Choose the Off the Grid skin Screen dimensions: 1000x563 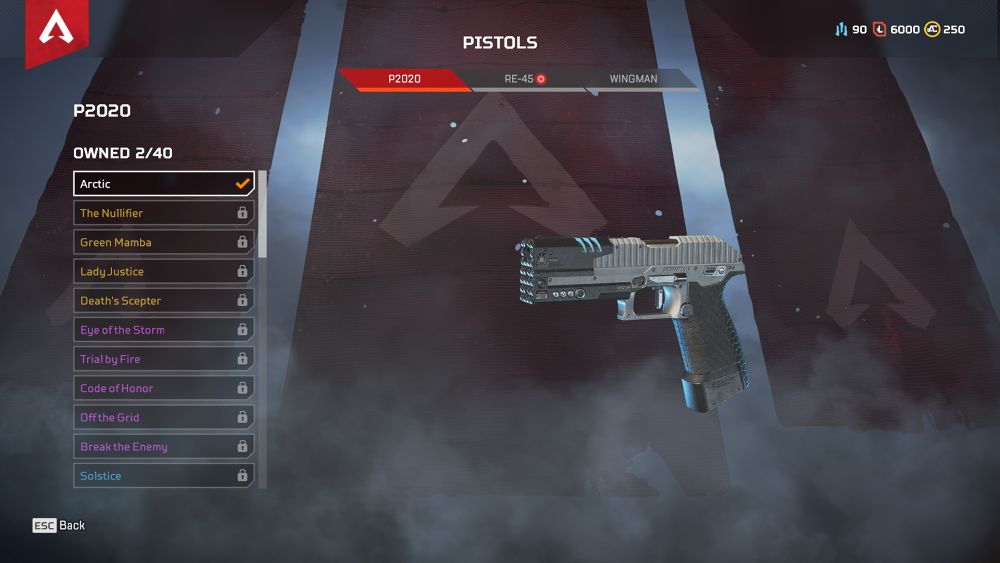[164, 417]
